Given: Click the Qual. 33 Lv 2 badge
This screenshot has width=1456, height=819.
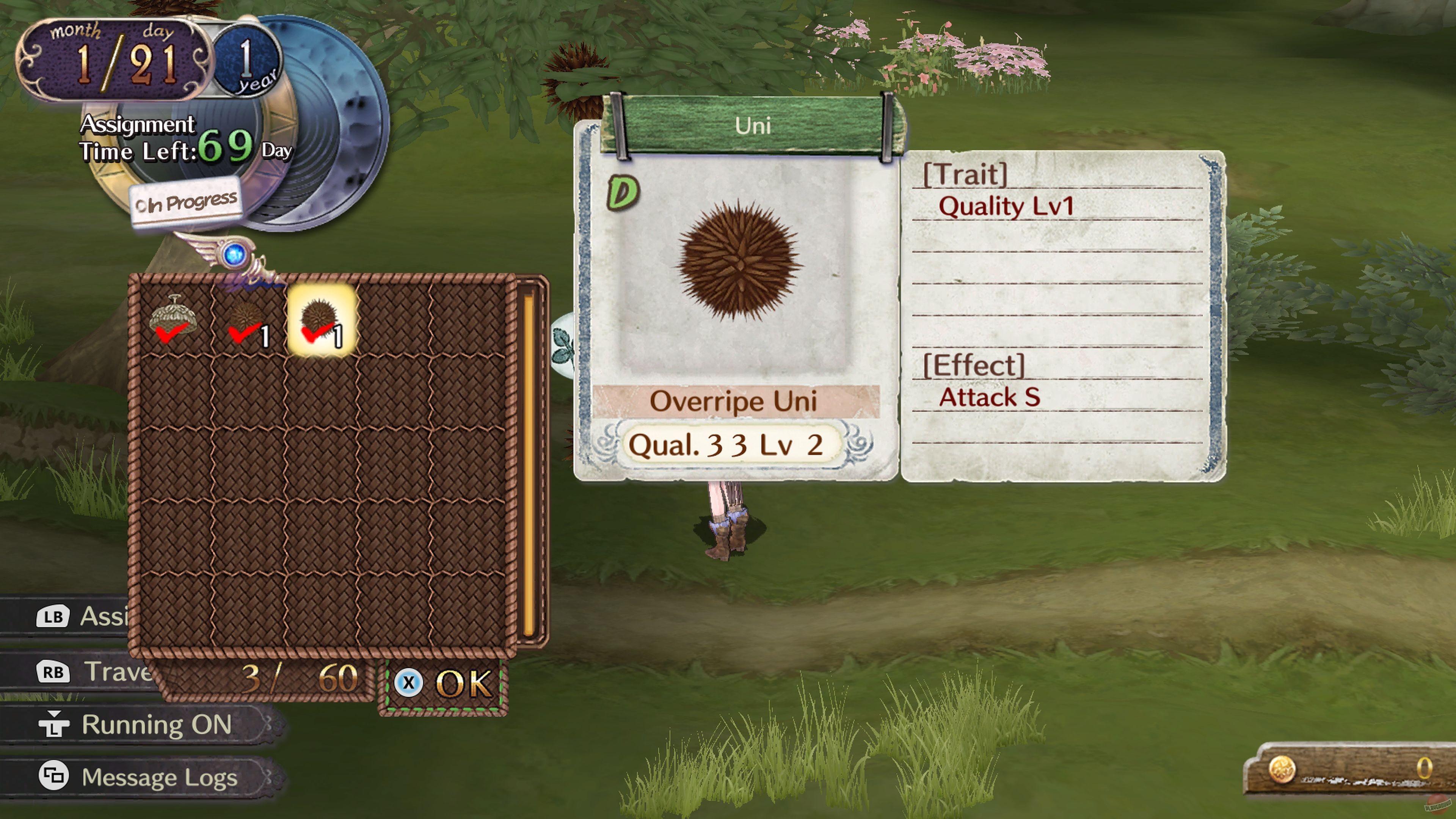Looking at the screenshot, I should (731, 444).
